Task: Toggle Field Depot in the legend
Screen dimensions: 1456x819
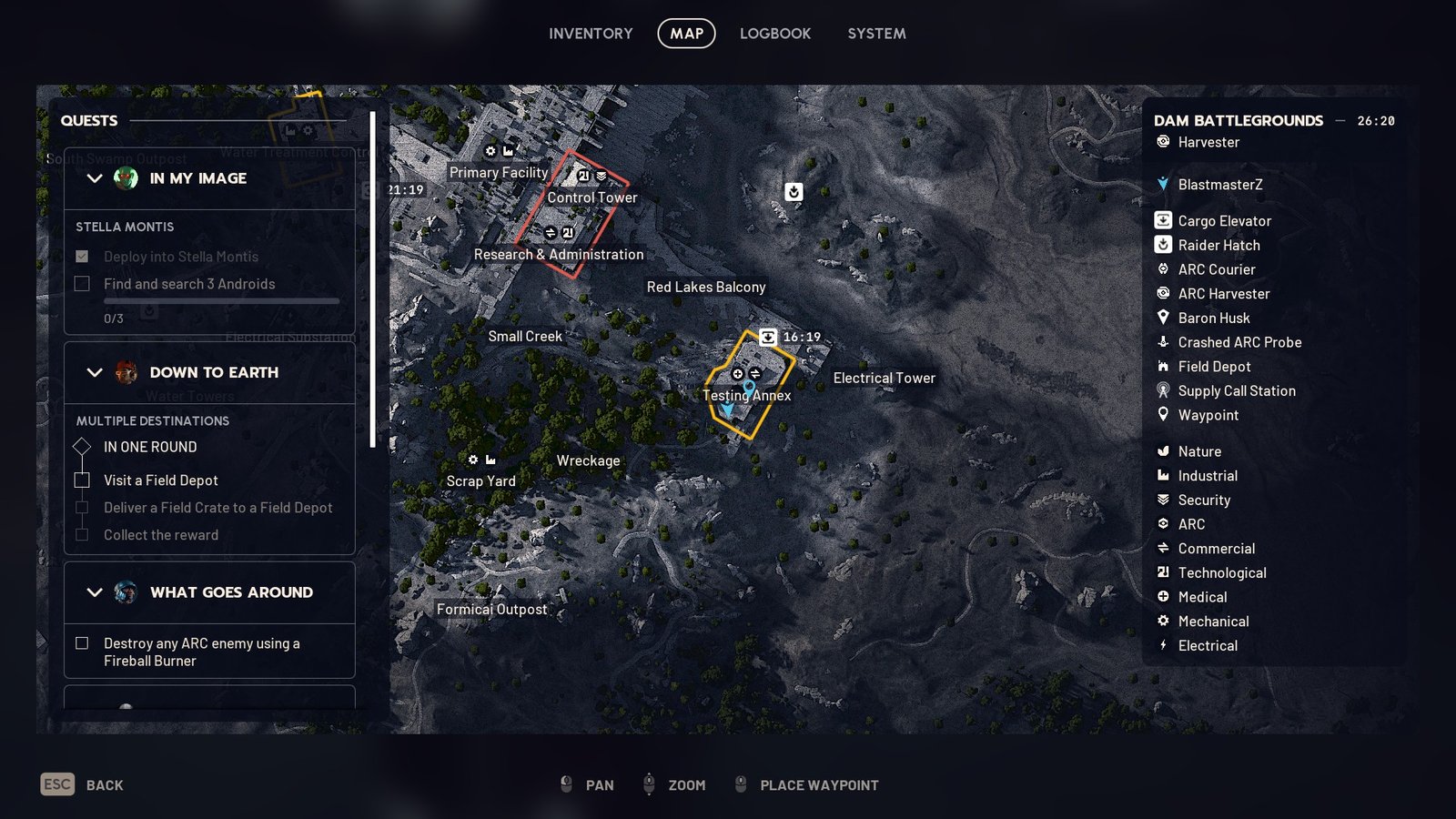Action: 1214,367
